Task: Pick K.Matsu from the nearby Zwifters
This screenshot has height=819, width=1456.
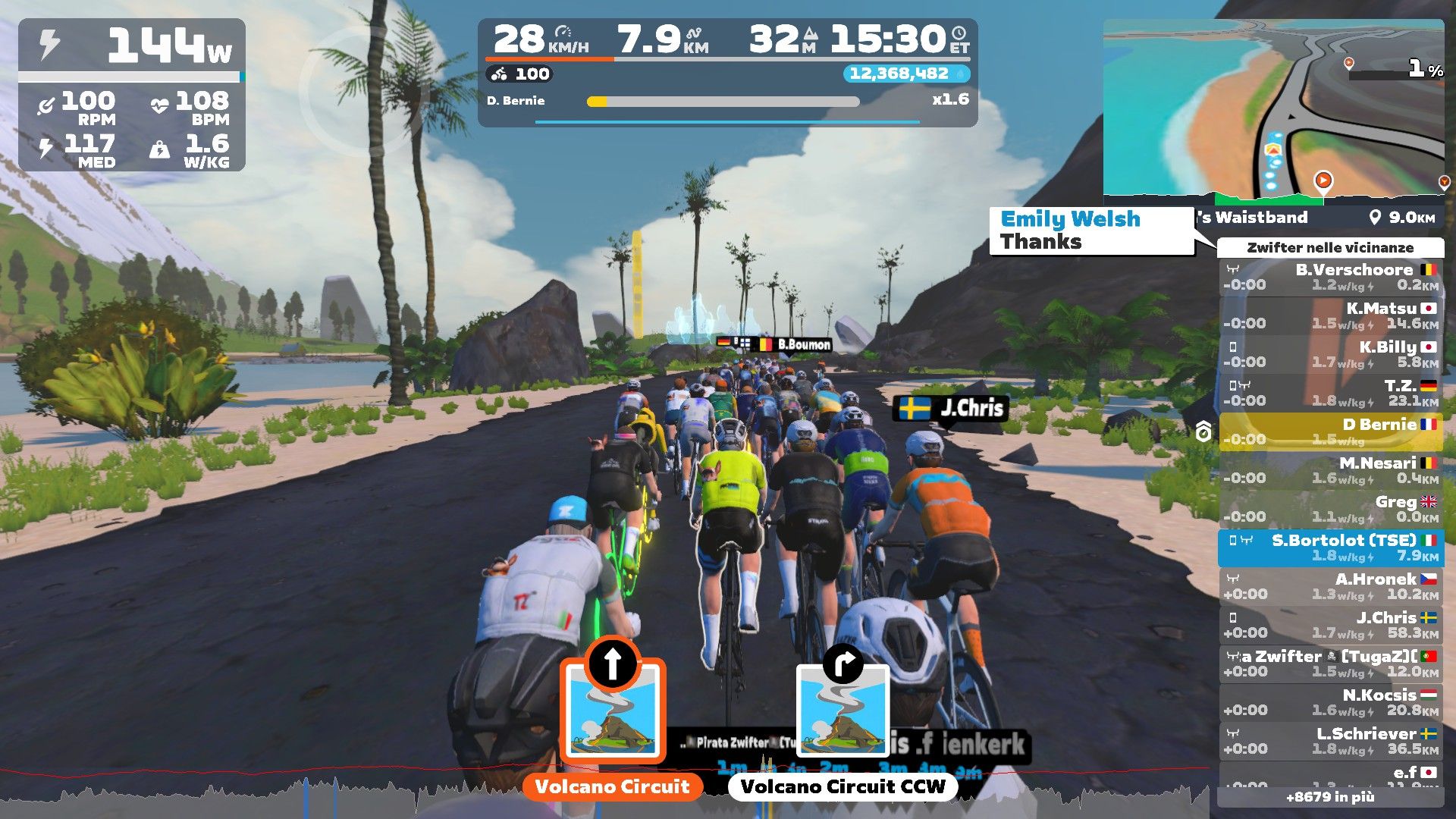Action: (x=1331, y=315)
